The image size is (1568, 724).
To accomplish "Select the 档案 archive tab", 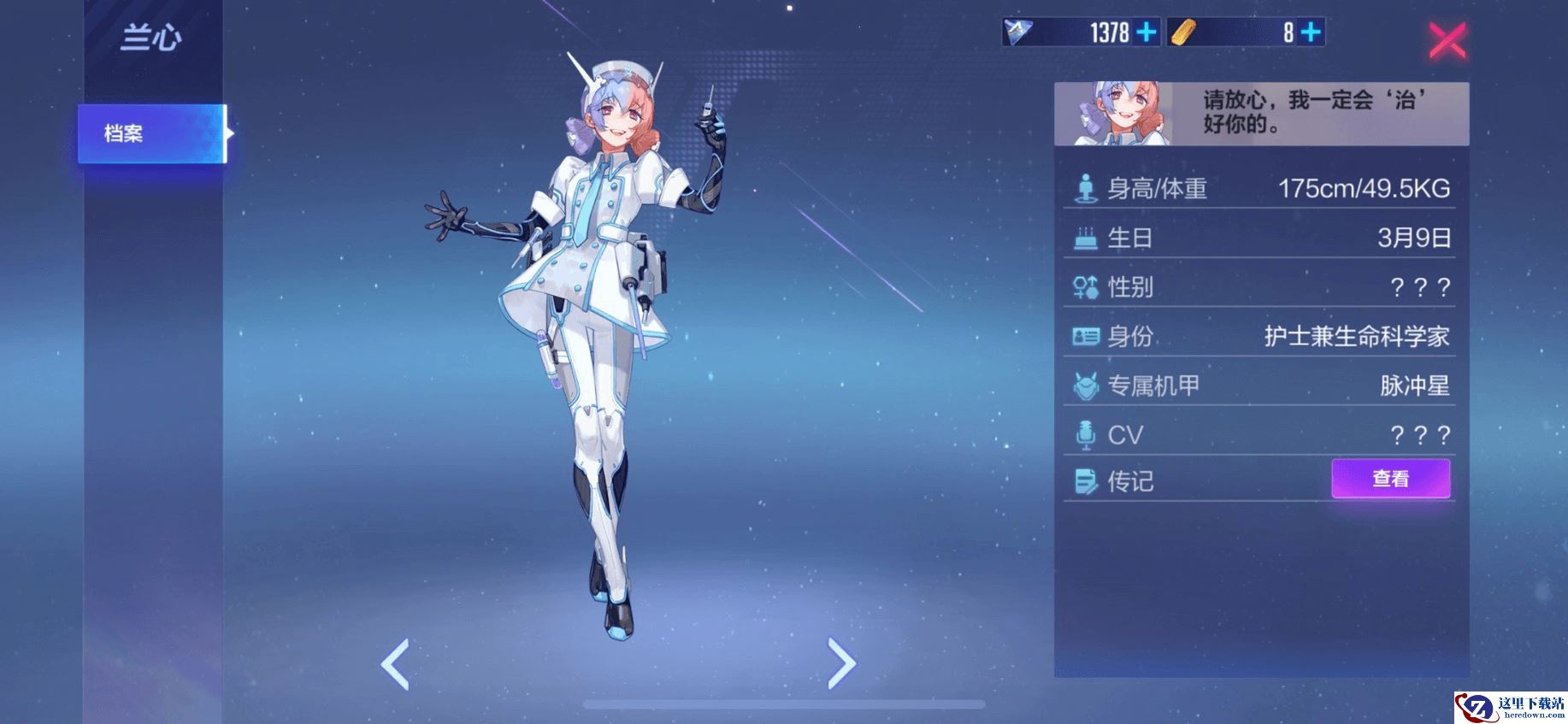I will click(x=152, y=133).
